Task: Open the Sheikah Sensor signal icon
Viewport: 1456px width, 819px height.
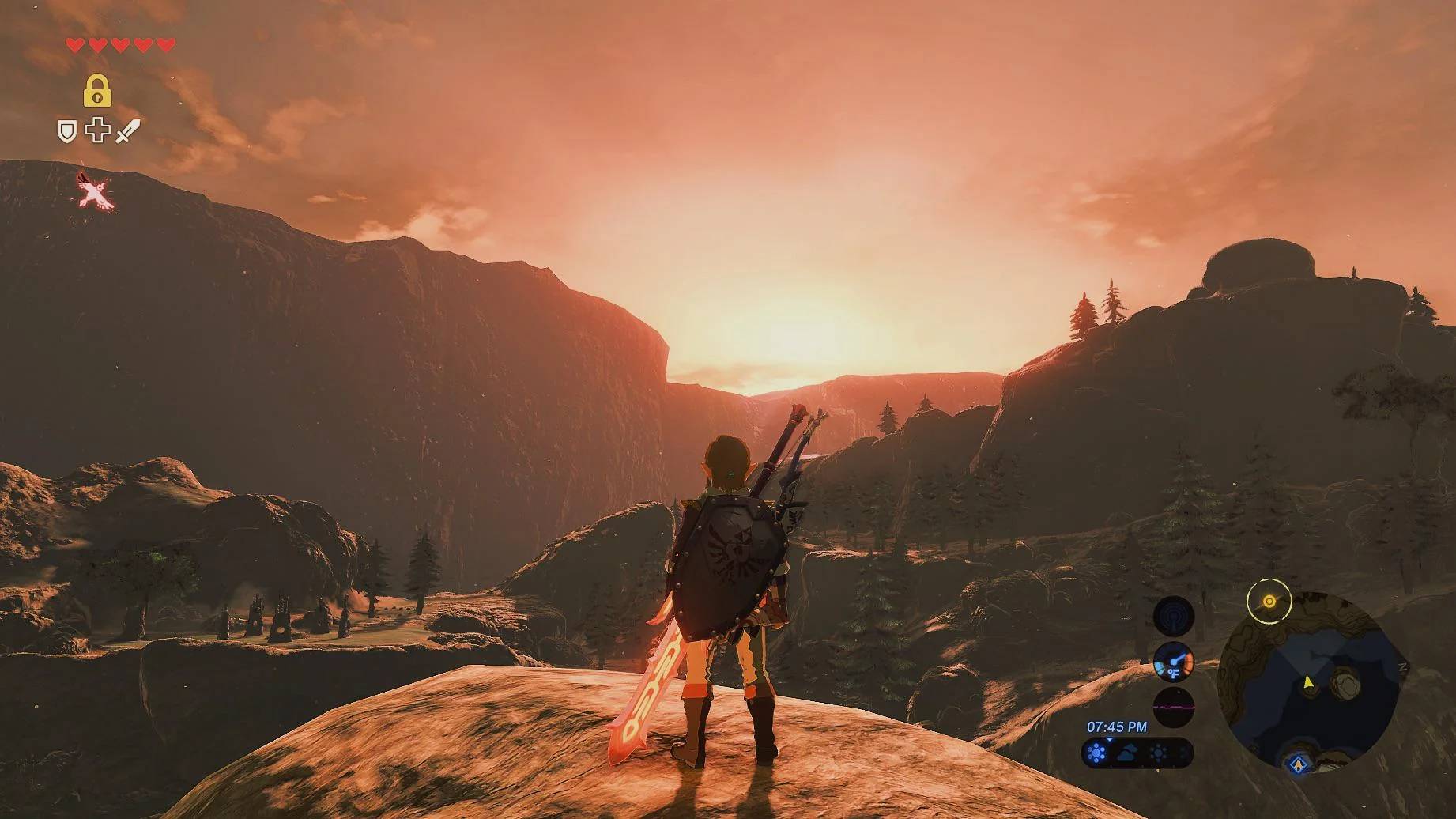Action: pos(1173,616)
